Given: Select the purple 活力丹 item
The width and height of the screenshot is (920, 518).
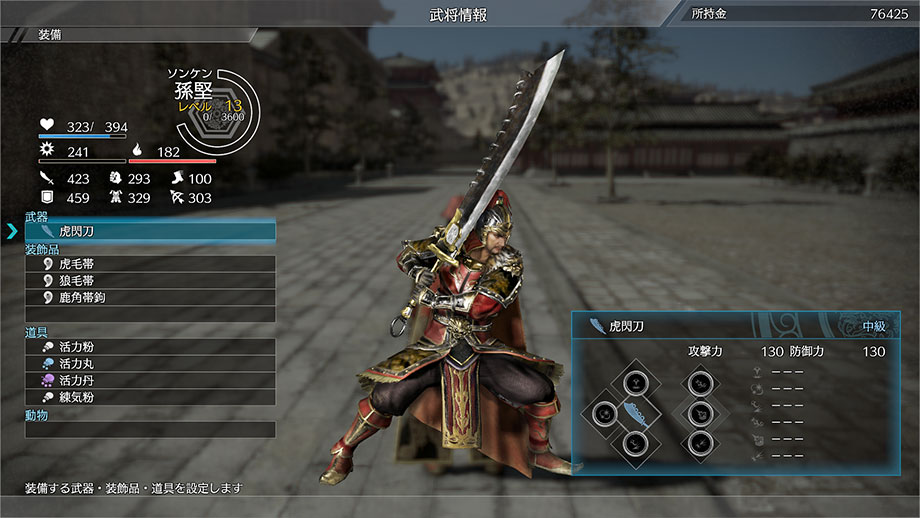Looking at the screenshot, I should click(150, 381).
